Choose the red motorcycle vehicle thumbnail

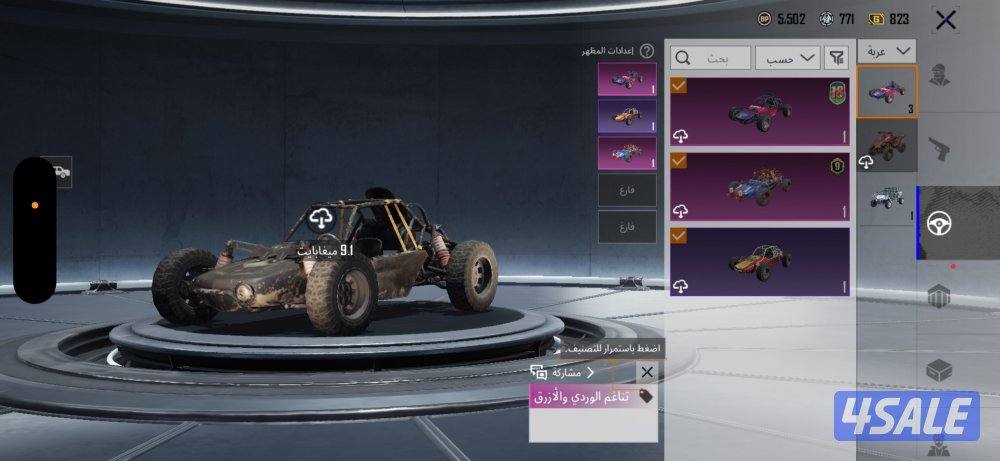point(887,145)
